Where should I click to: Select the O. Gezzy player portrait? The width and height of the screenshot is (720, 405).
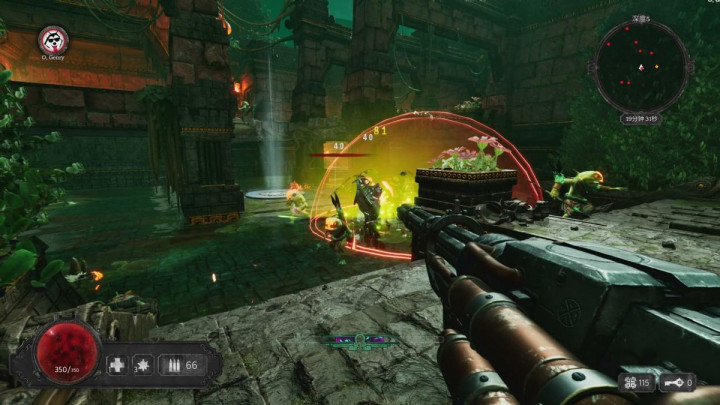(52, 40)
